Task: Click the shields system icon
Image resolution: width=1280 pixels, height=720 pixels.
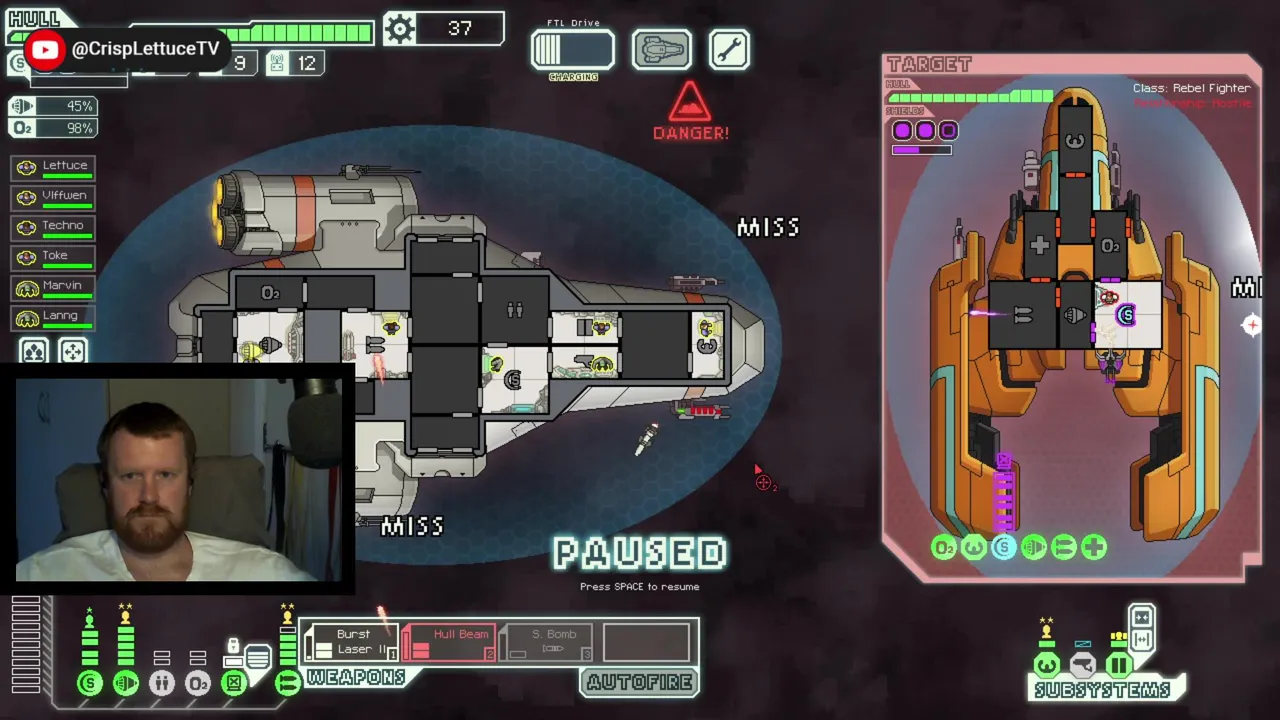Action: [90, 683]
